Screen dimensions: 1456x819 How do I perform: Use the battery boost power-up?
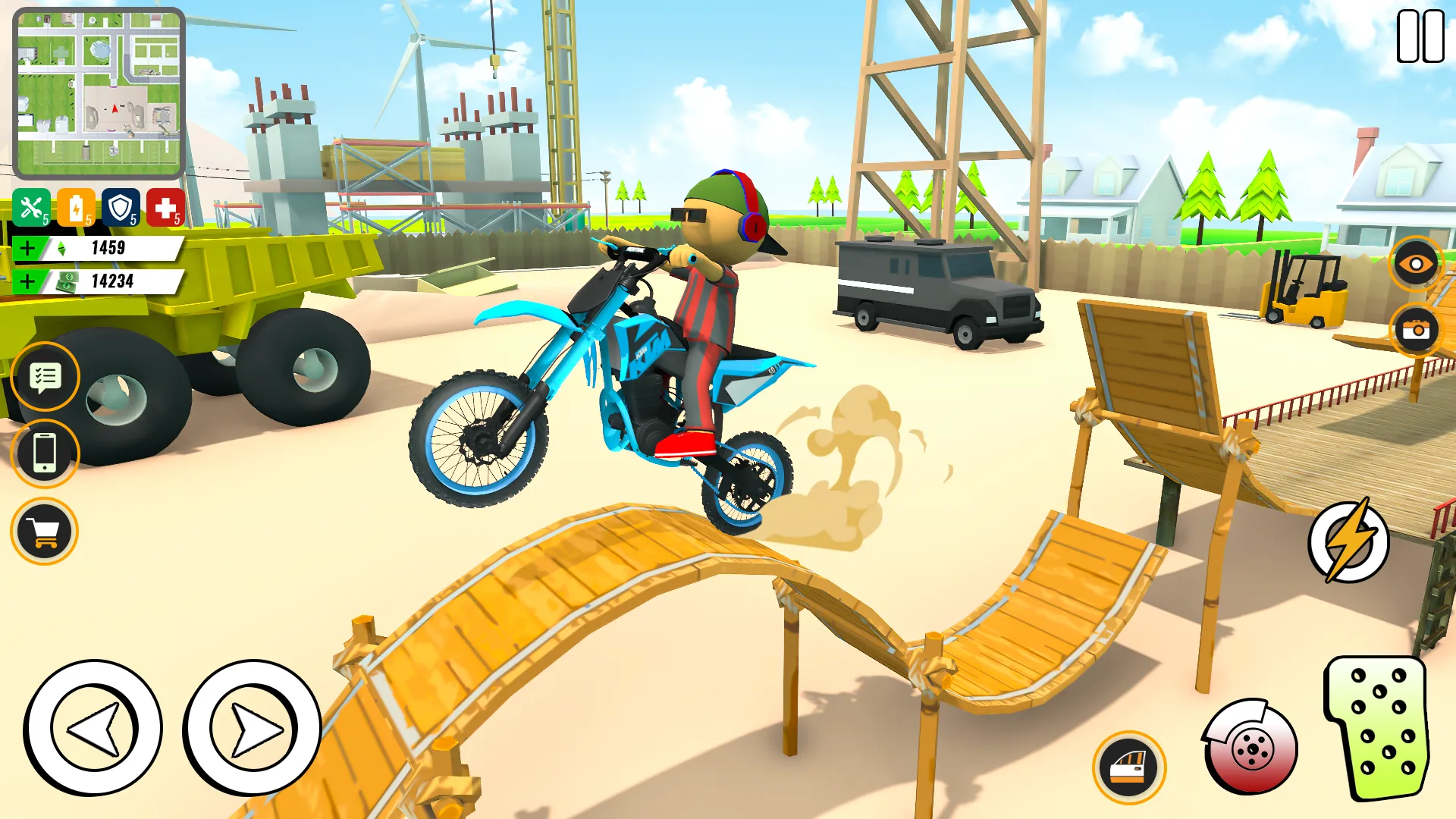pos(78,206)
